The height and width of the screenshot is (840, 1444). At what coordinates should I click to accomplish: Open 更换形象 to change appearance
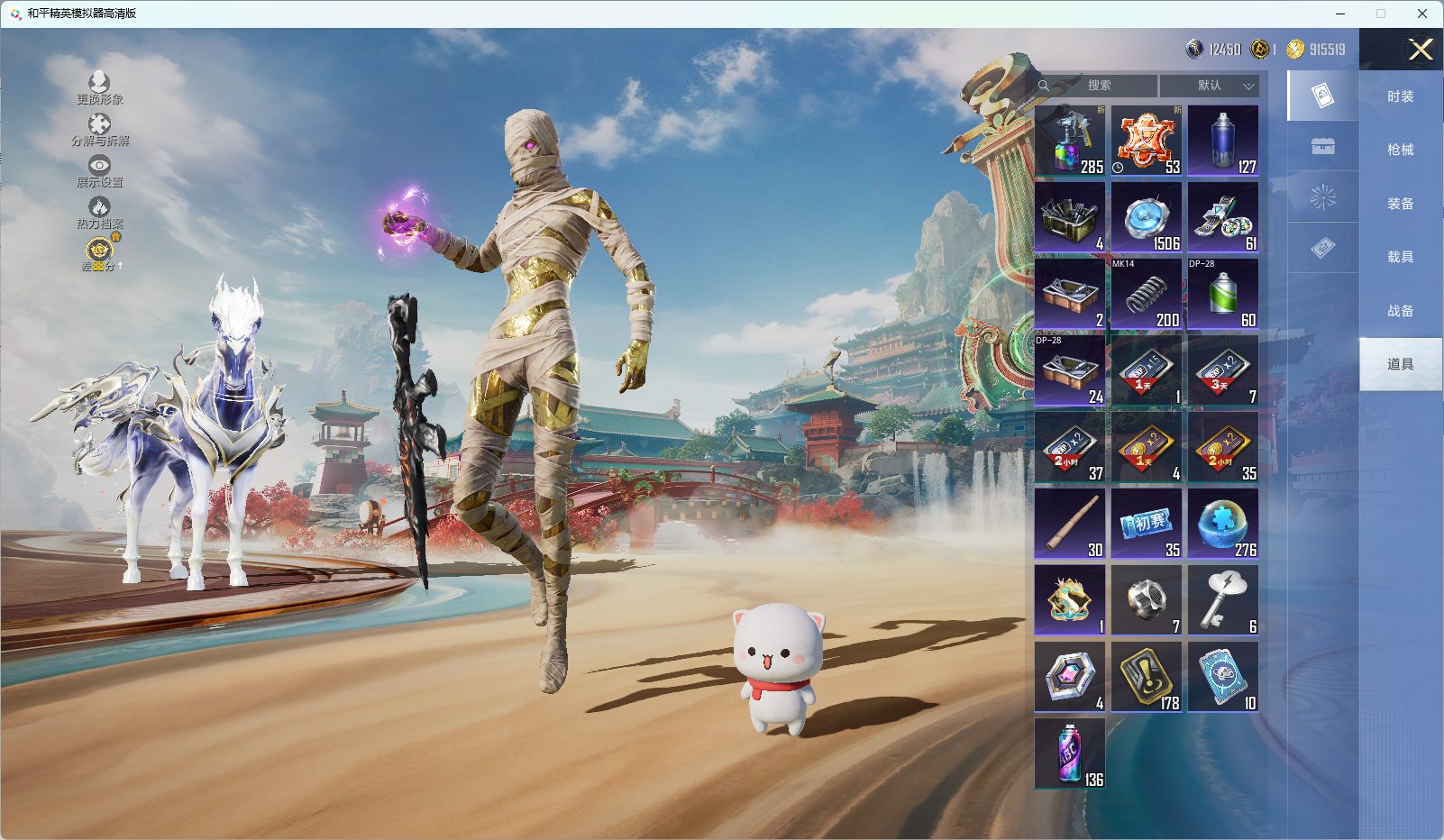(x=99, y=88)
